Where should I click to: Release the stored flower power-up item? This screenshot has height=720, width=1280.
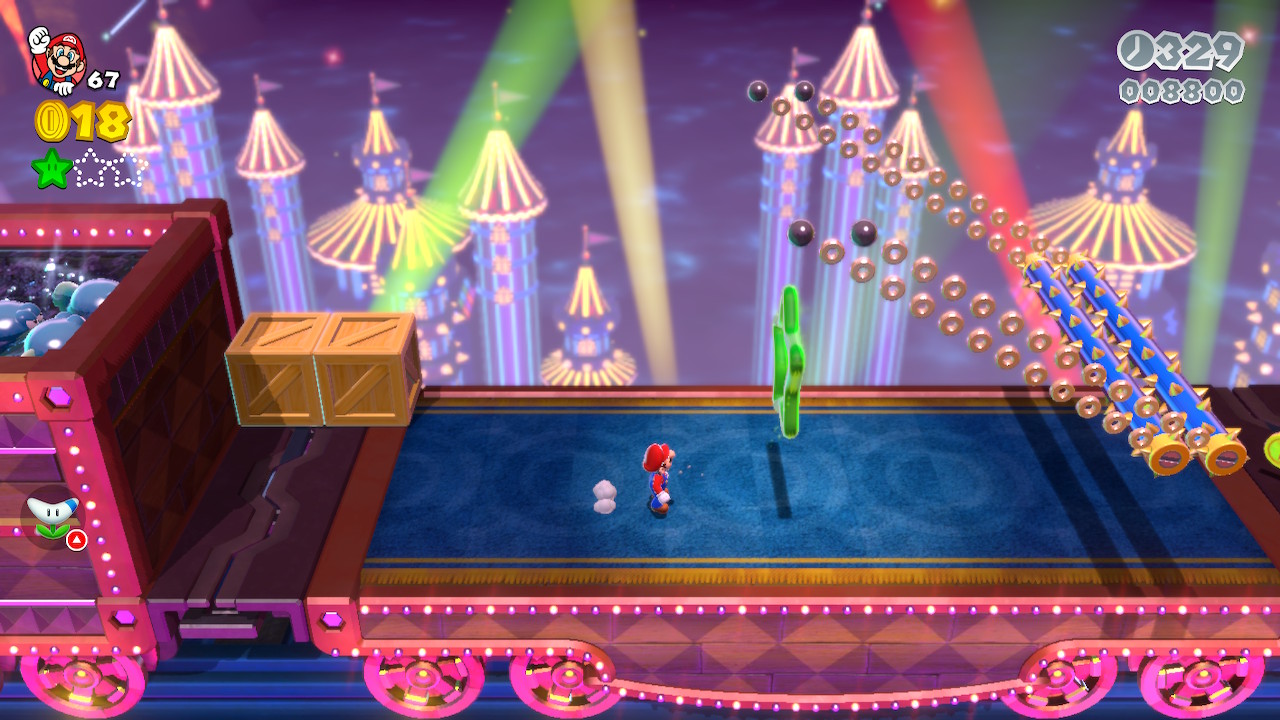point(52,517)
